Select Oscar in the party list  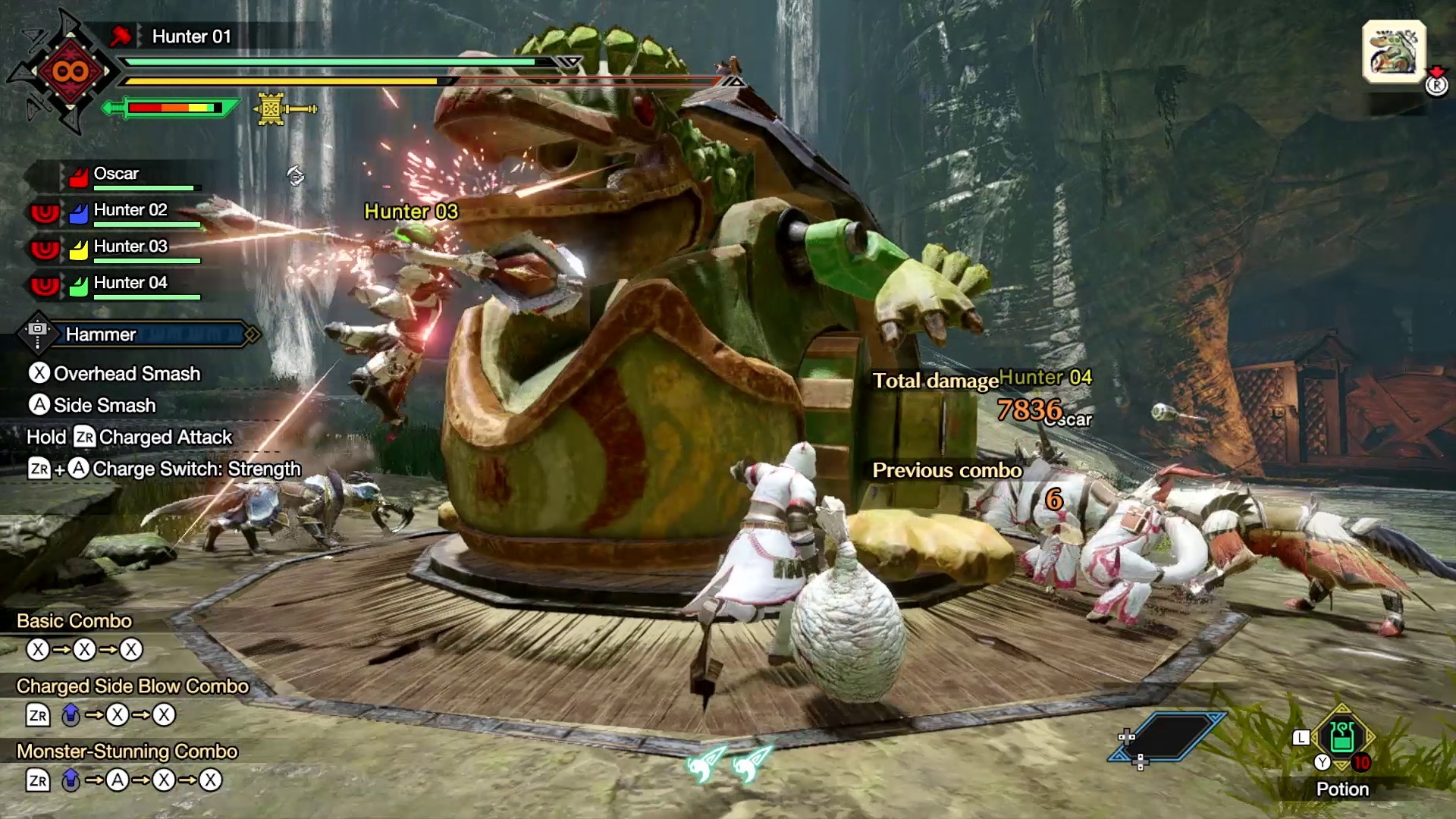(x=116, y=174)
